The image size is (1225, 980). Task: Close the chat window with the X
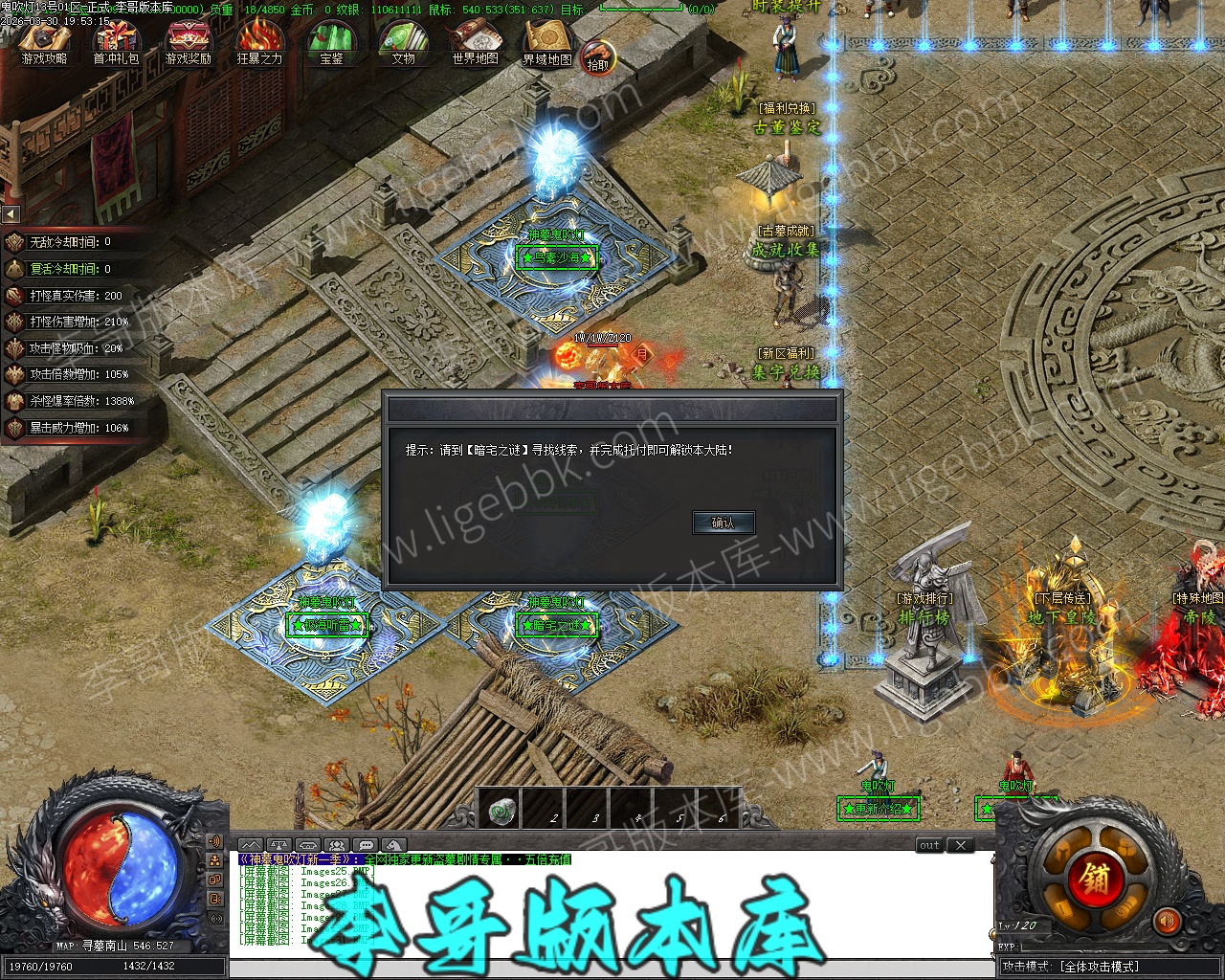pos(960,845)
